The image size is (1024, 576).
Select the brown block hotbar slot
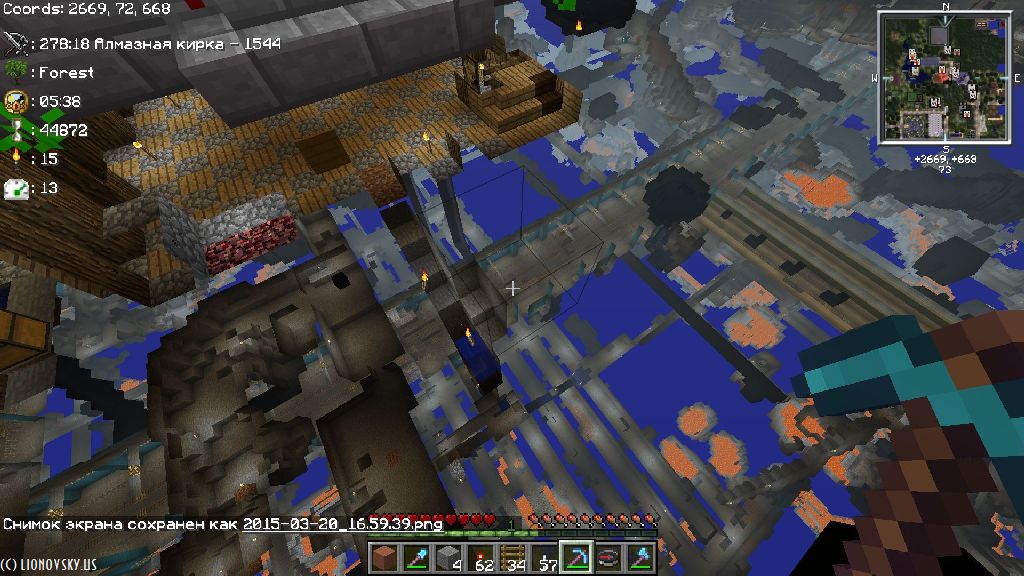coord(386,557)
